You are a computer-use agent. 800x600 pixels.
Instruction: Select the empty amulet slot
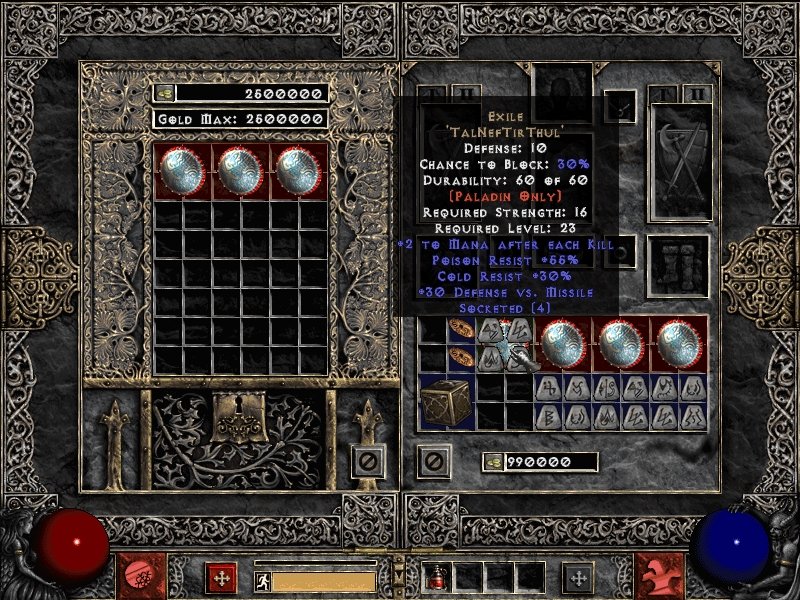click(x=620, y=105)
